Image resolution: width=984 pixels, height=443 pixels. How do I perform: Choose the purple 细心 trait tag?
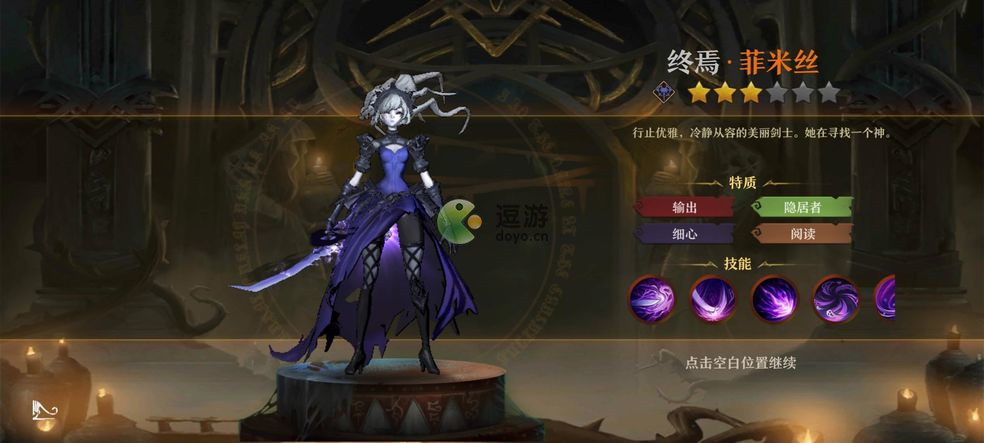point(684,234)
